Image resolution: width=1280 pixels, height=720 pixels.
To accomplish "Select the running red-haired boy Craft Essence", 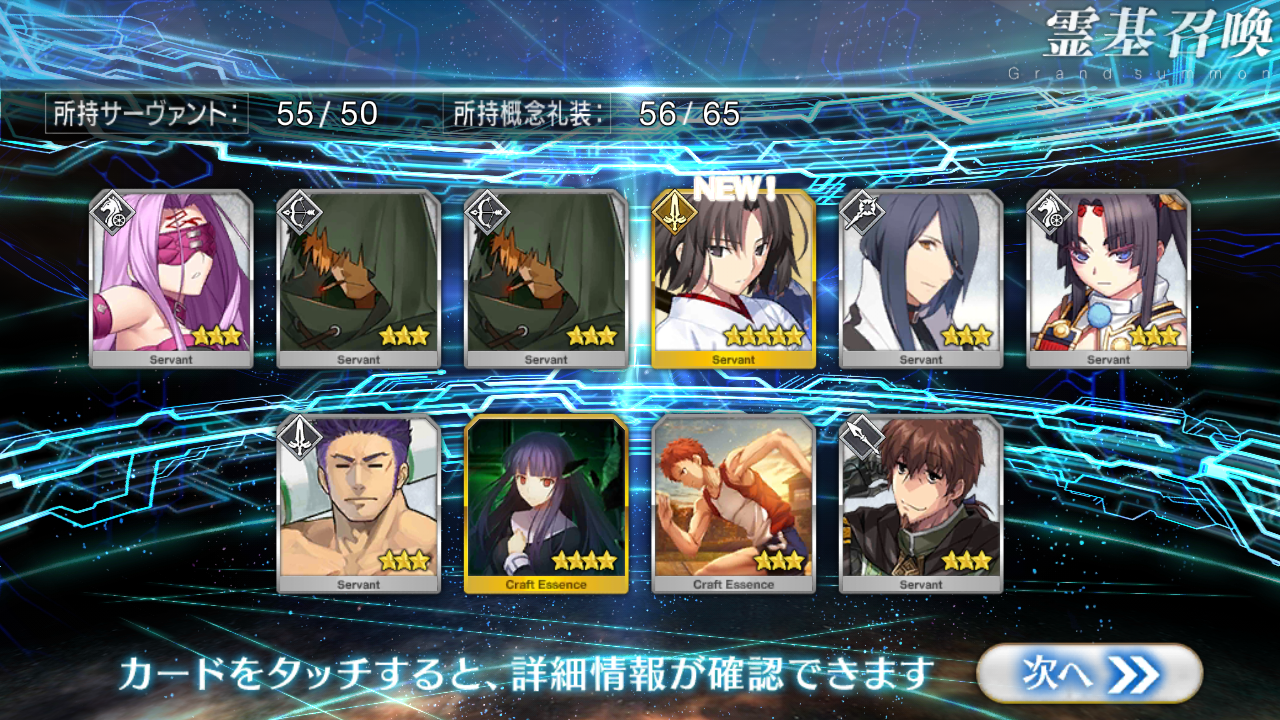I will 733,503.
